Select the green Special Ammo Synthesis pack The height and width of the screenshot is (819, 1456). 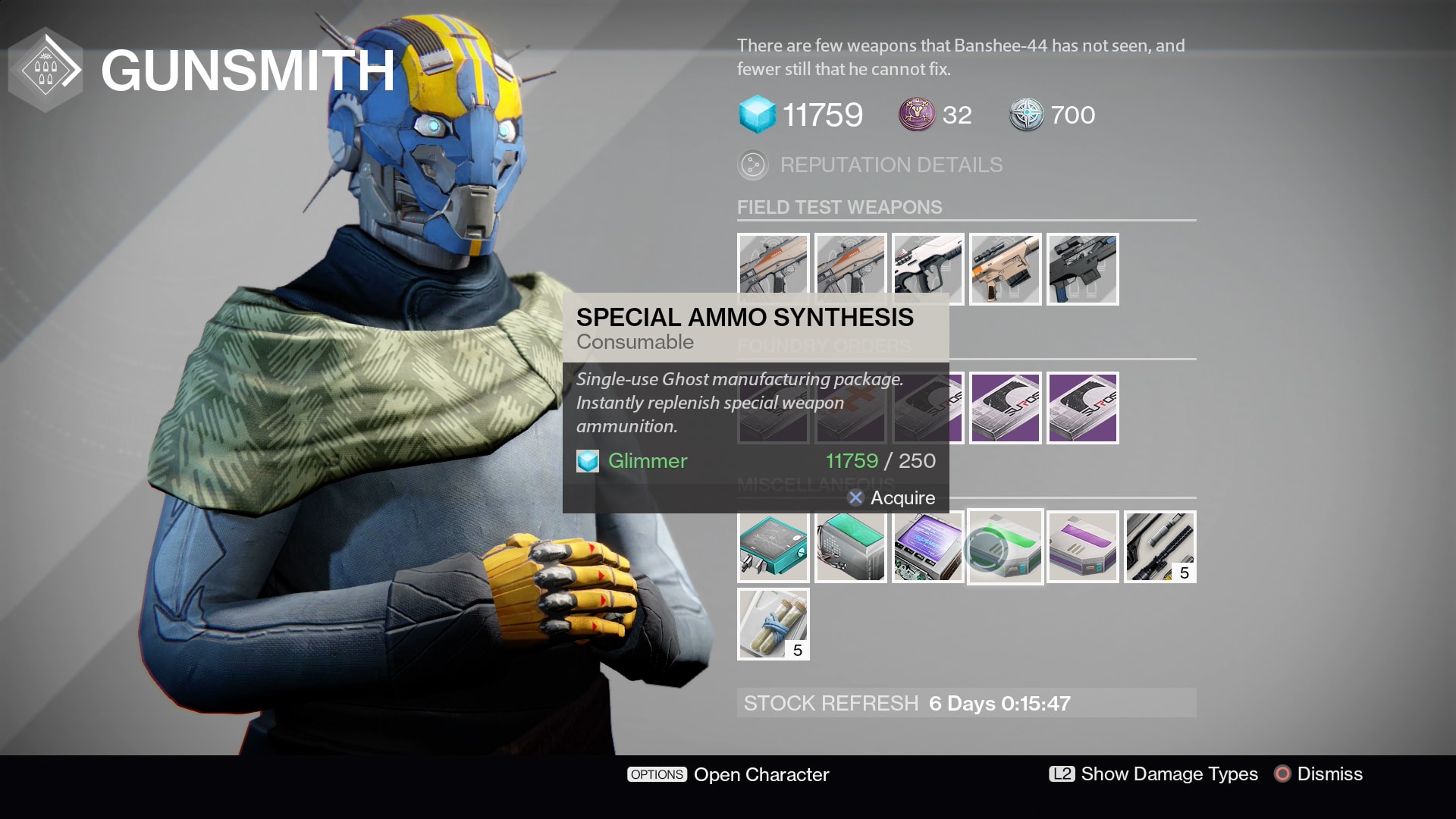pos(1005,547)
